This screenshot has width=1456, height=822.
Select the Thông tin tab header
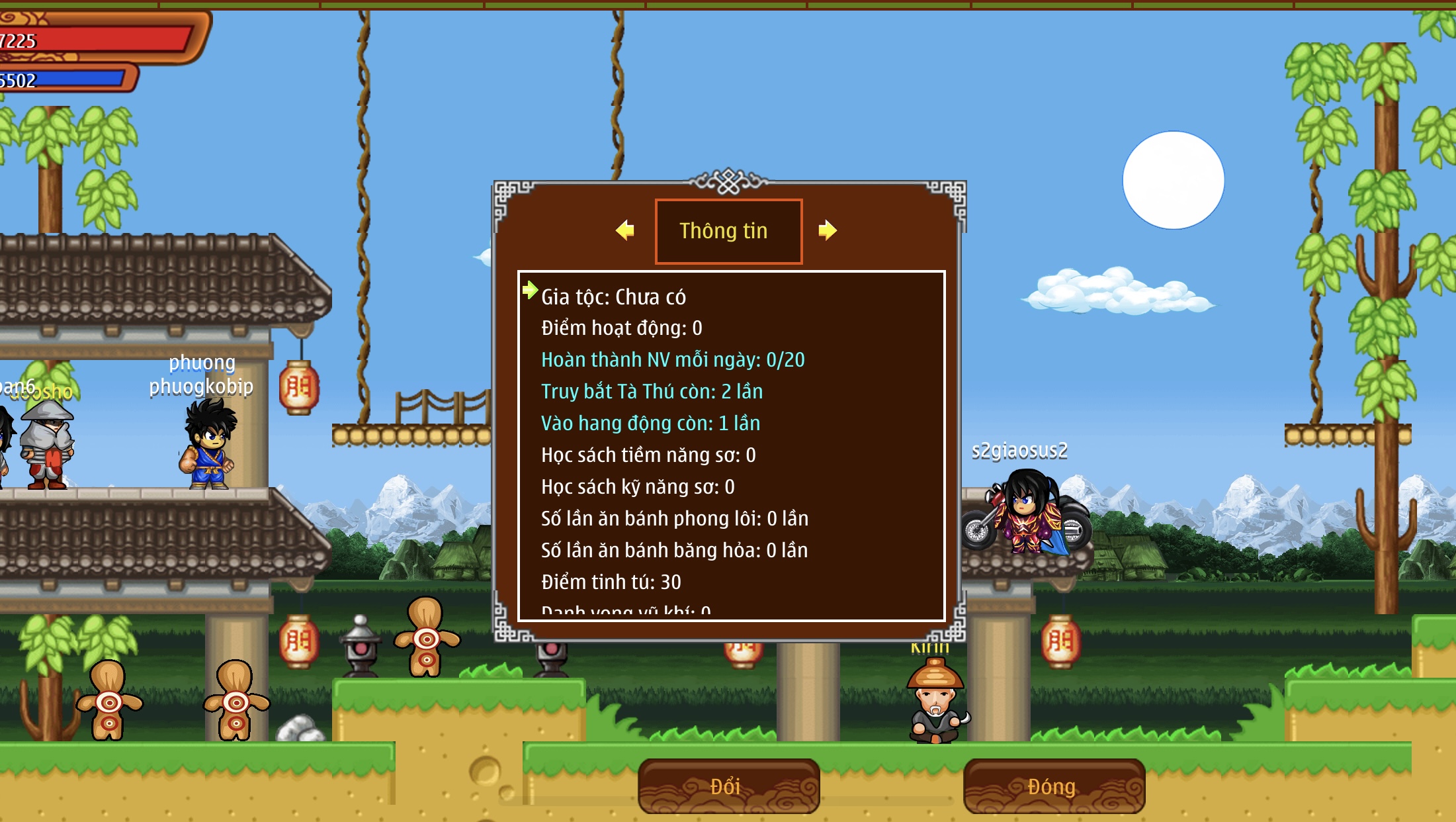[x=728, y=231]
